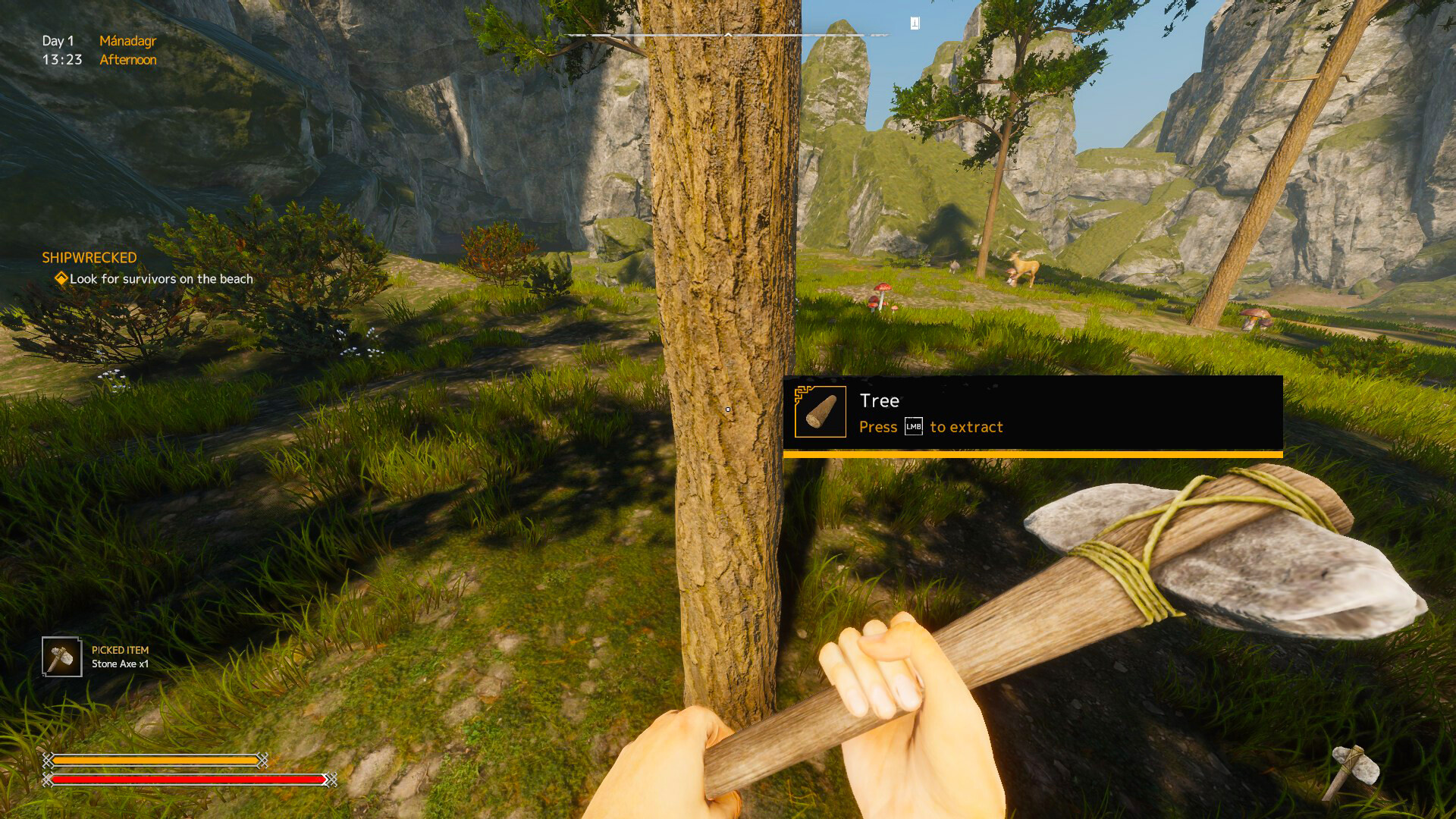This screenshot has height=819, width=1456.
Task: Click the 'Look for survivors on the beach' text
Action: click(x=161, y=279)
